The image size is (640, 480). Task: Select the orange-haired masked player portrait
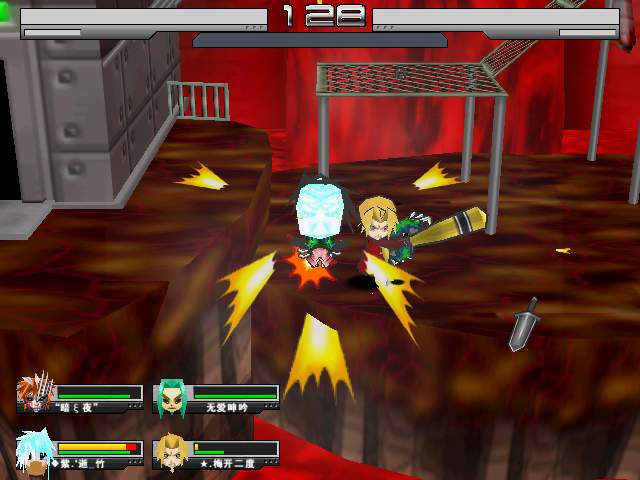[x=33, y=396]
